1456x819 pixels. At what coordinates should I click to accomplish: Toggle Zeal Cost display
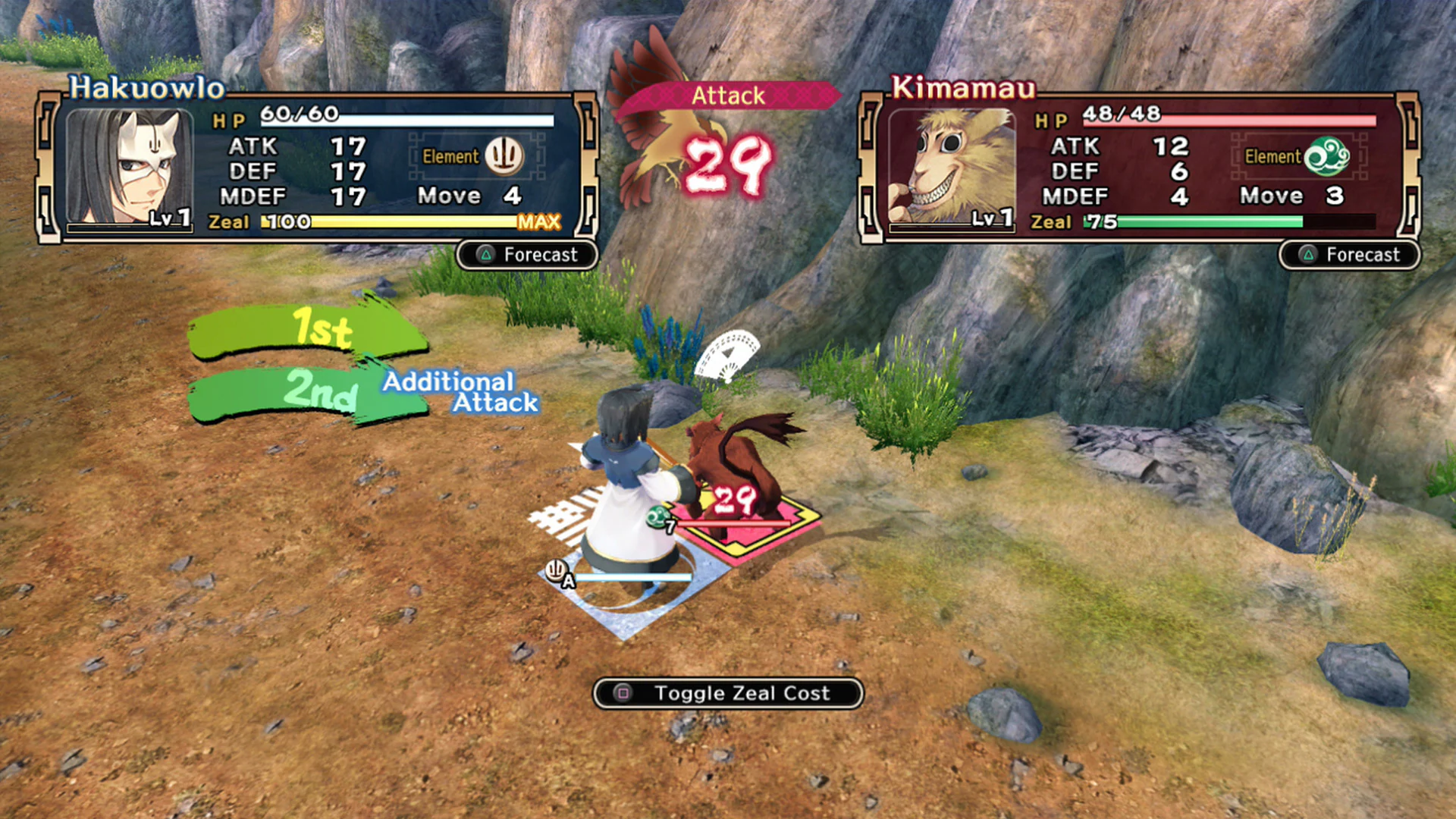[728, 692]
